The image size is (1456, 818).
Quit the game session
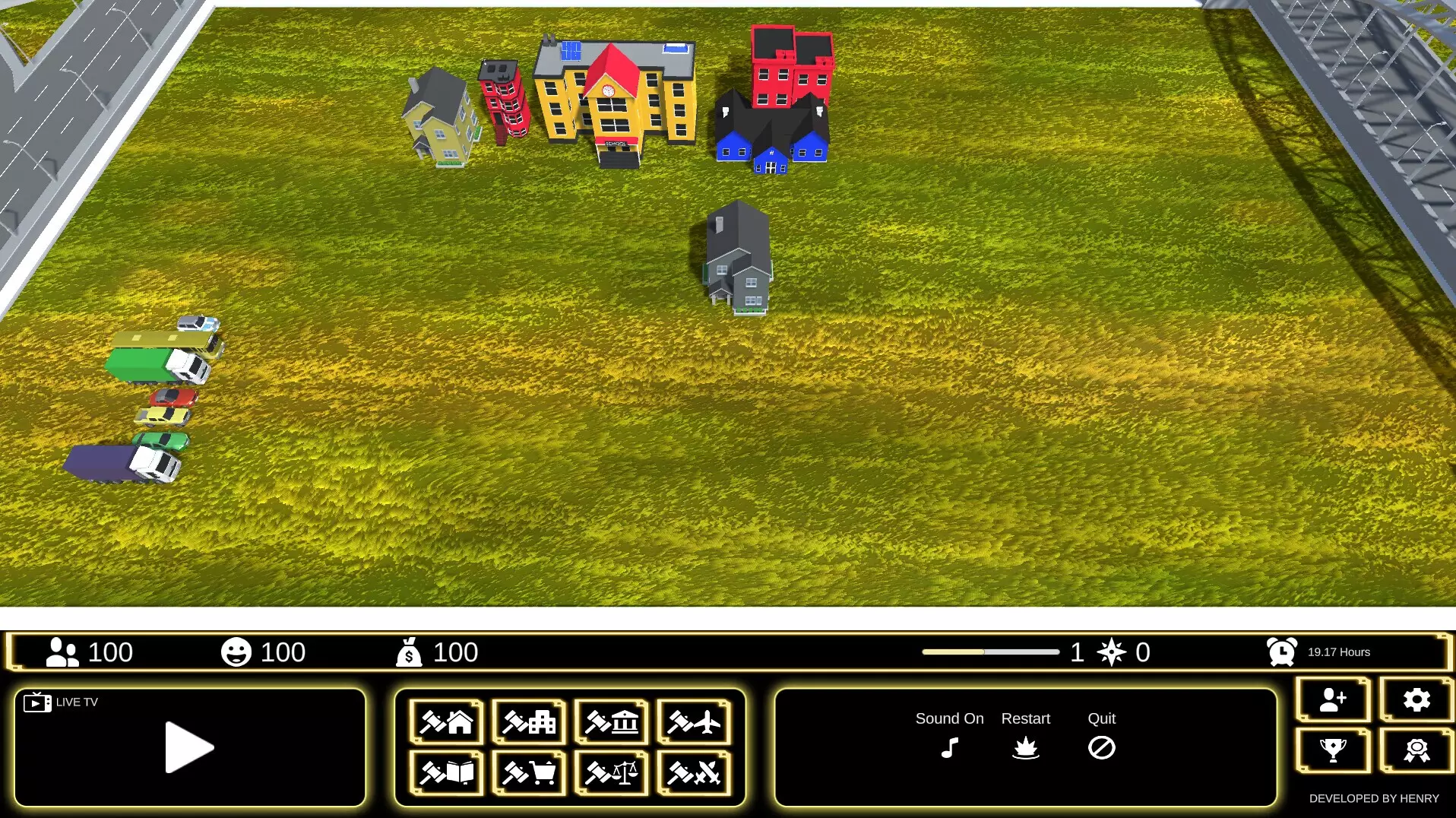[1102, 748]
